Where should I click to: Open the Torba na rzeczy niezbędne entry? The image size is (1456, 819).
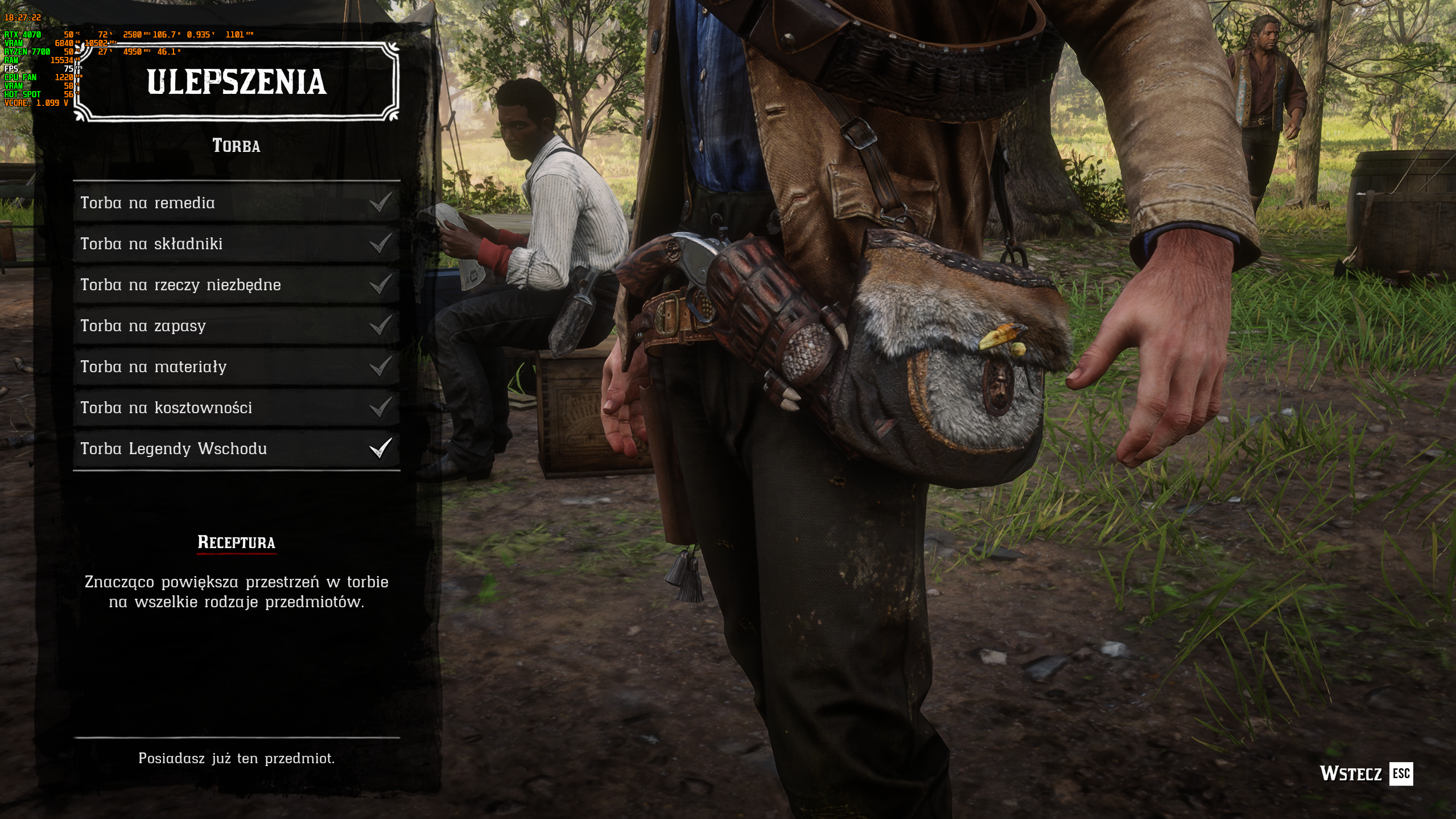pos(236,285)
